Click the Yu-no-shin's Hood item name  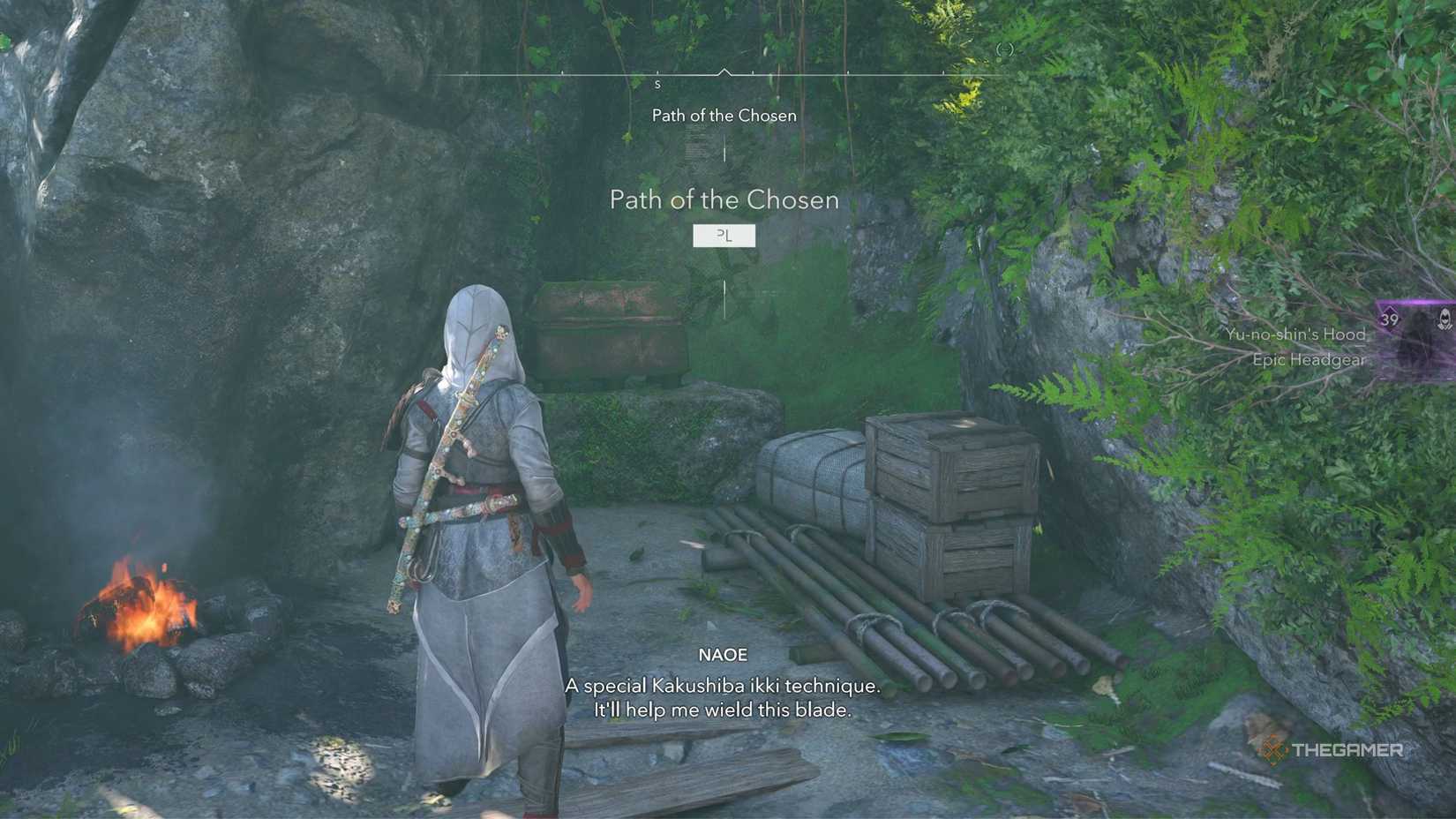click(x=1295, y=334)
